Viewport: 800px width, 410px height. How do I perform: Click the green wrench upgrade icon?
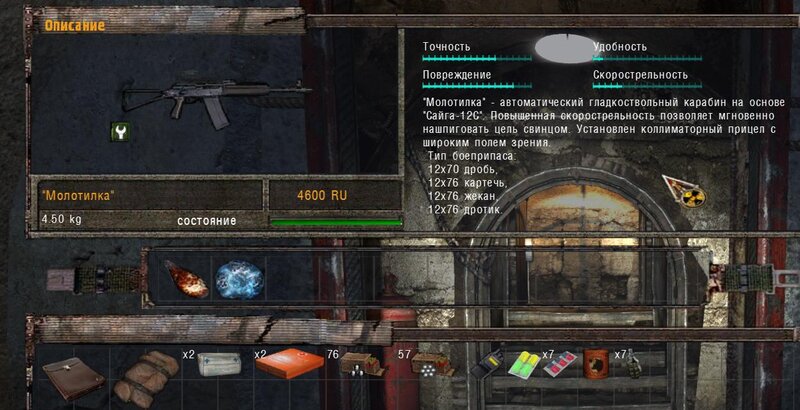[120, 131]
